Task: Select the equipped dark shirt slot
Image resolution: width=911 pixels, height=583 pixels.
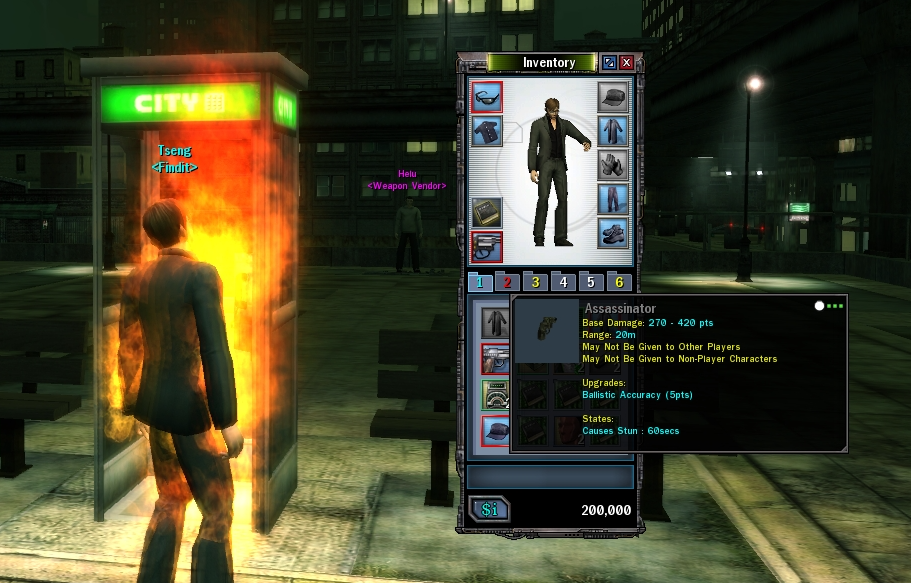Action: [x=486, y=132]
